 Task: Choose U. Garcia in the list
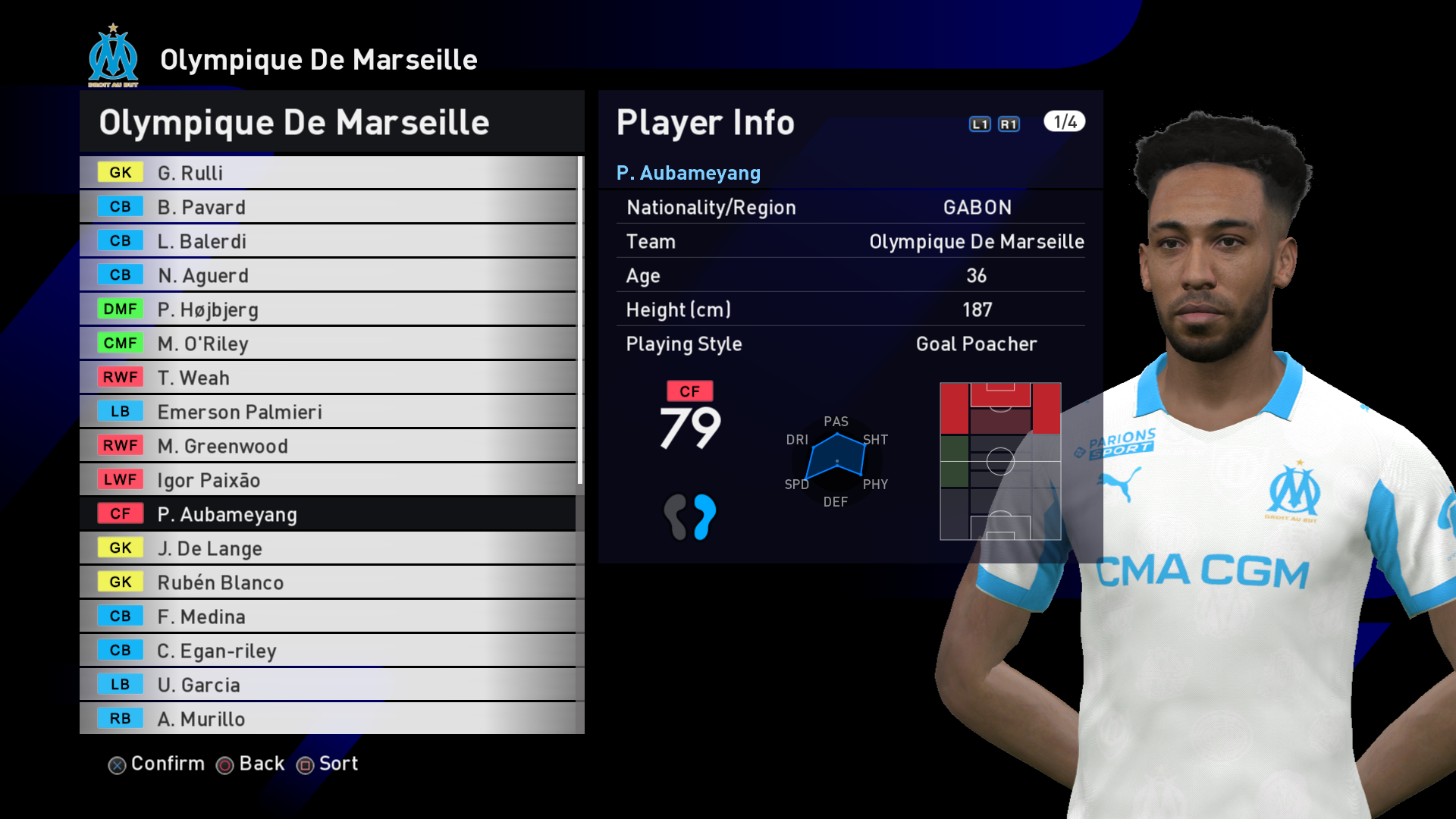(328, 685)
